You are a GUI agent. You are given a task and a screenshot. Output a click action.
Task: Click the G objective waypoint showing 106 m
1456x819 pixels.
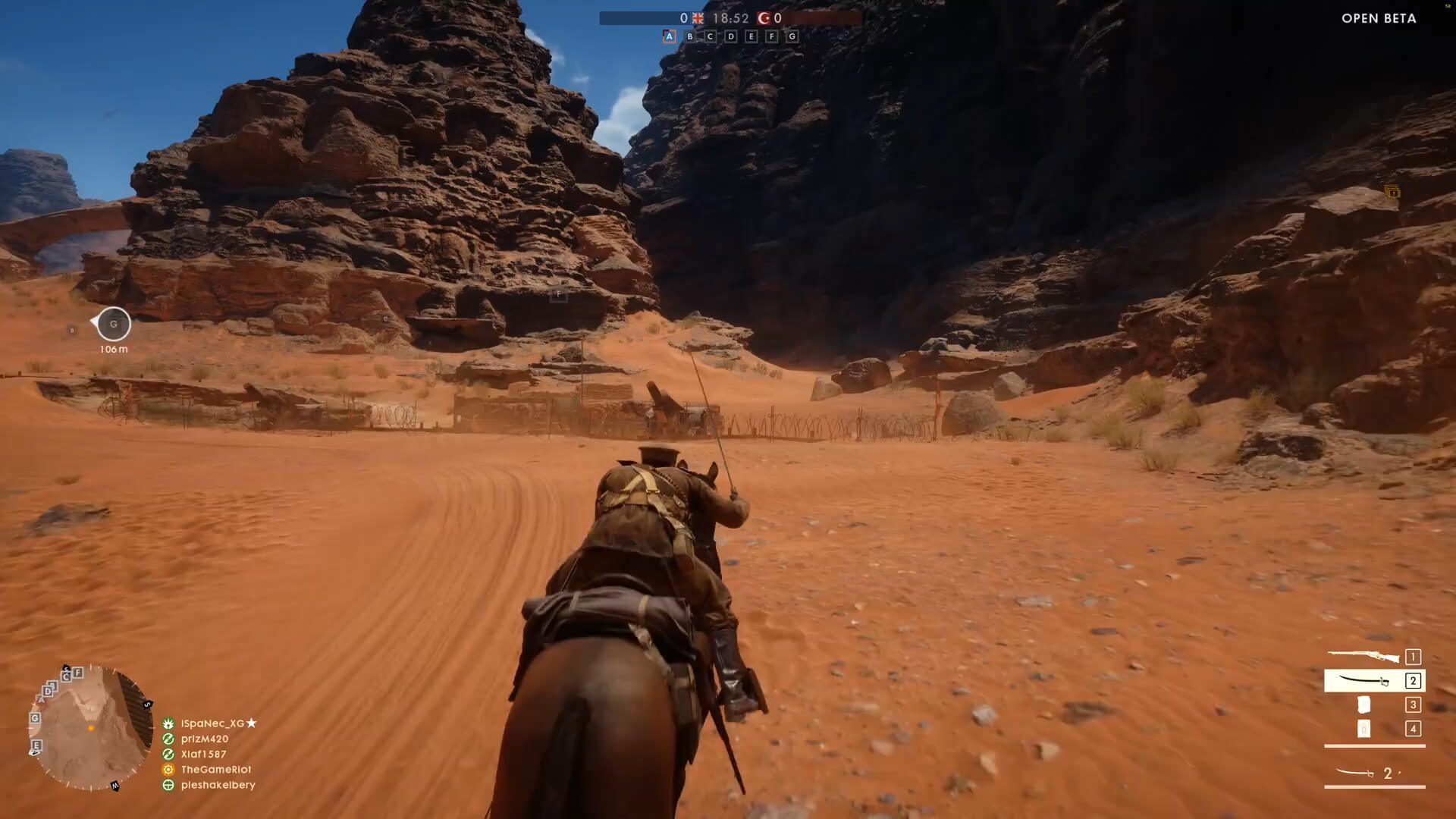112,324
